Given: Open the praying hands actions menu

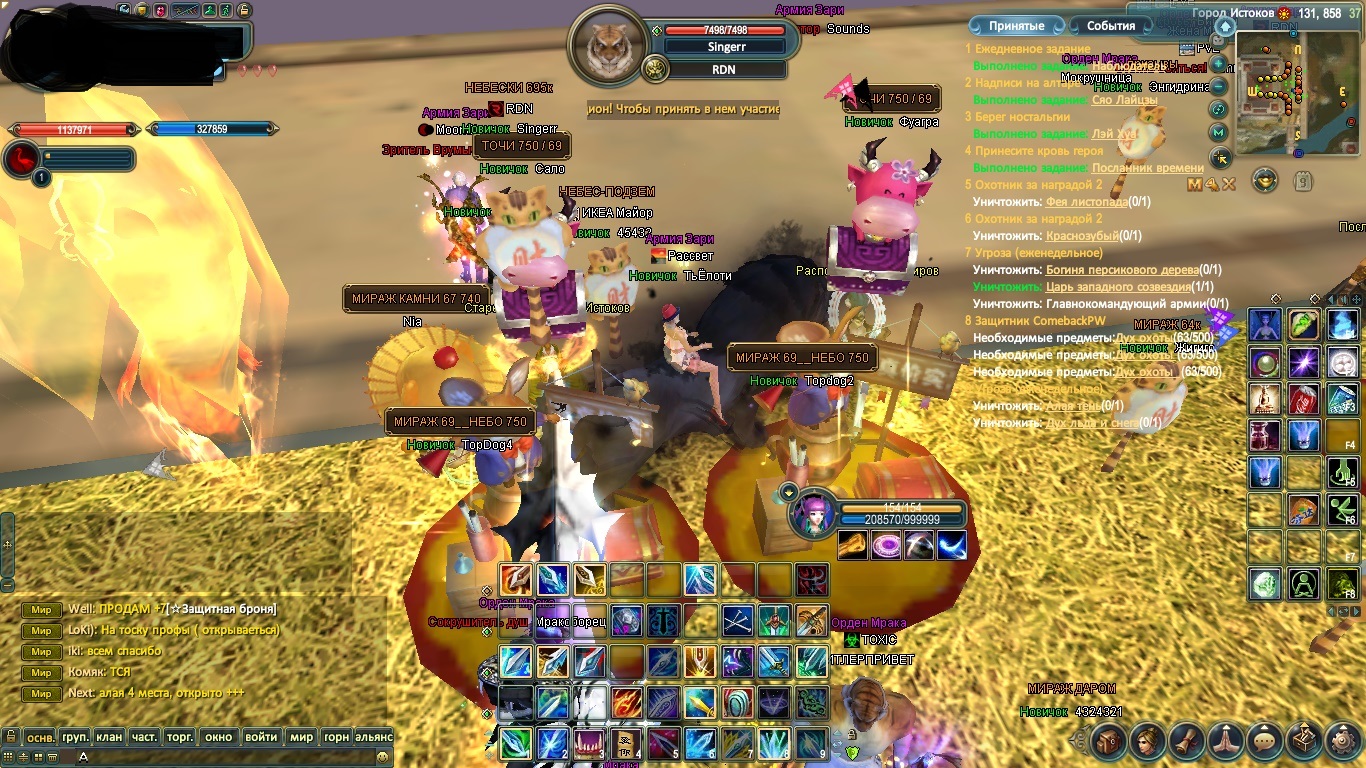Looking at the screenshot, I should click(x=1226, y=741).
